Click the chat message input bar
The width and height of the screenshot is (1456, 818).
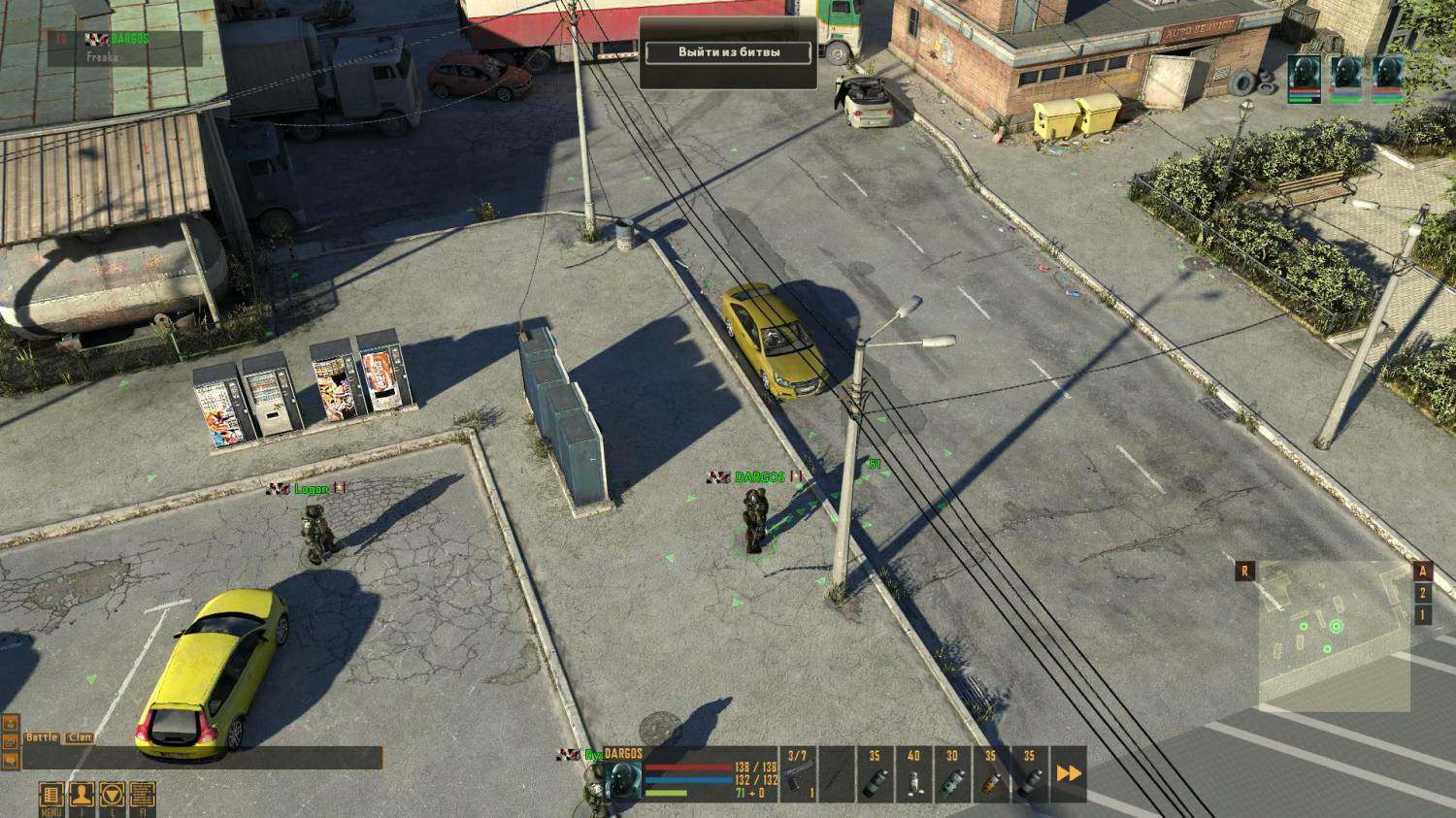[202, 758]
